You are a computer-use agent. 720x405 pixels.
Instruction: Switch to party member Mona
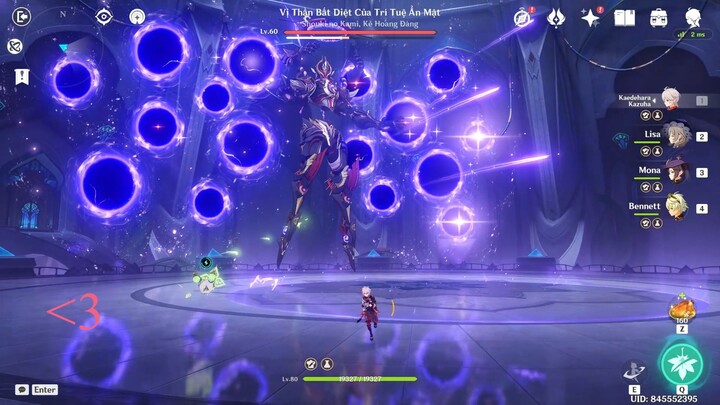point(678,172)
